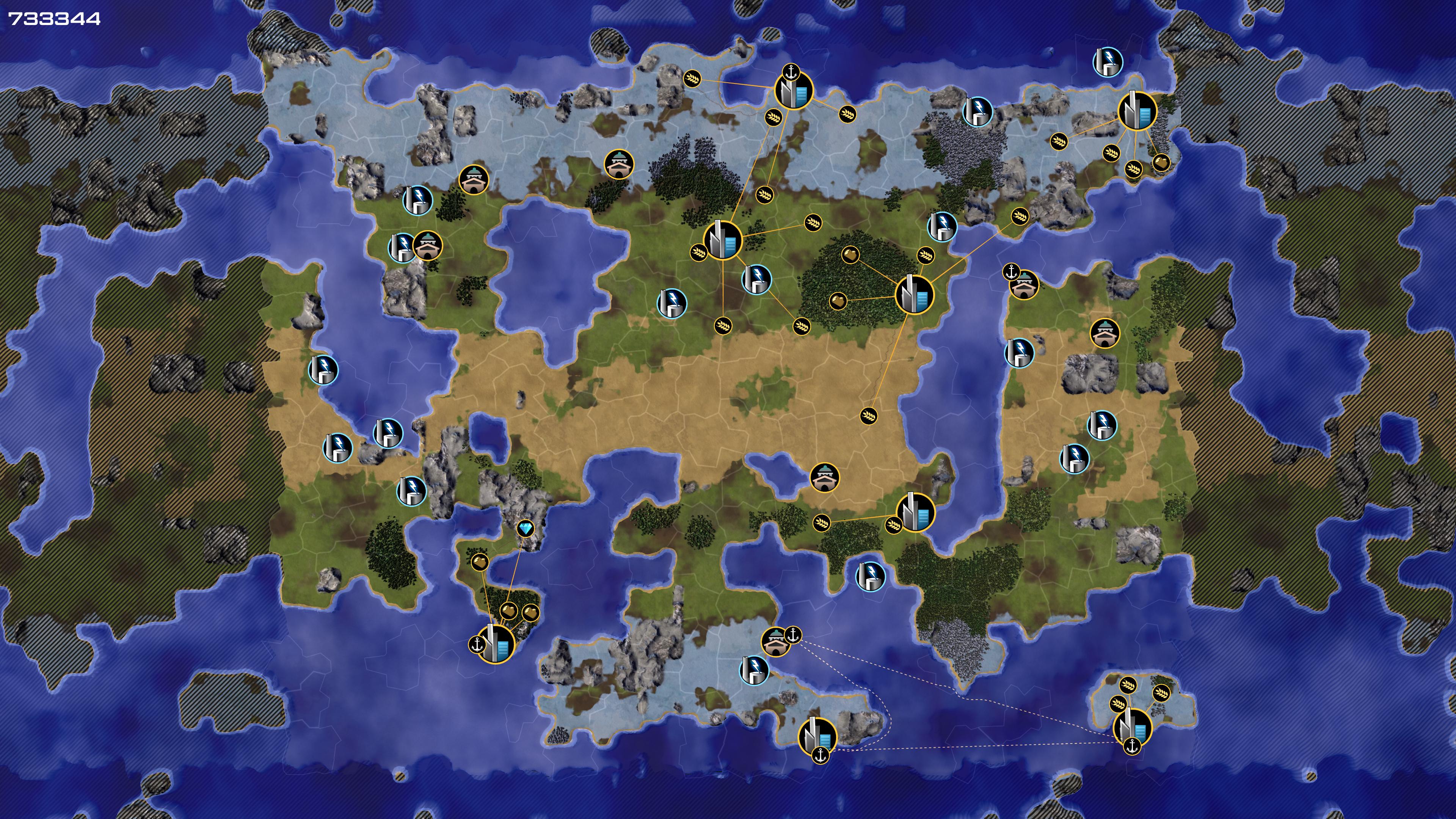Click the lightning marker overlapping an outpost
This screenshot has height=819, width=1456.
[x=402, y=248]
